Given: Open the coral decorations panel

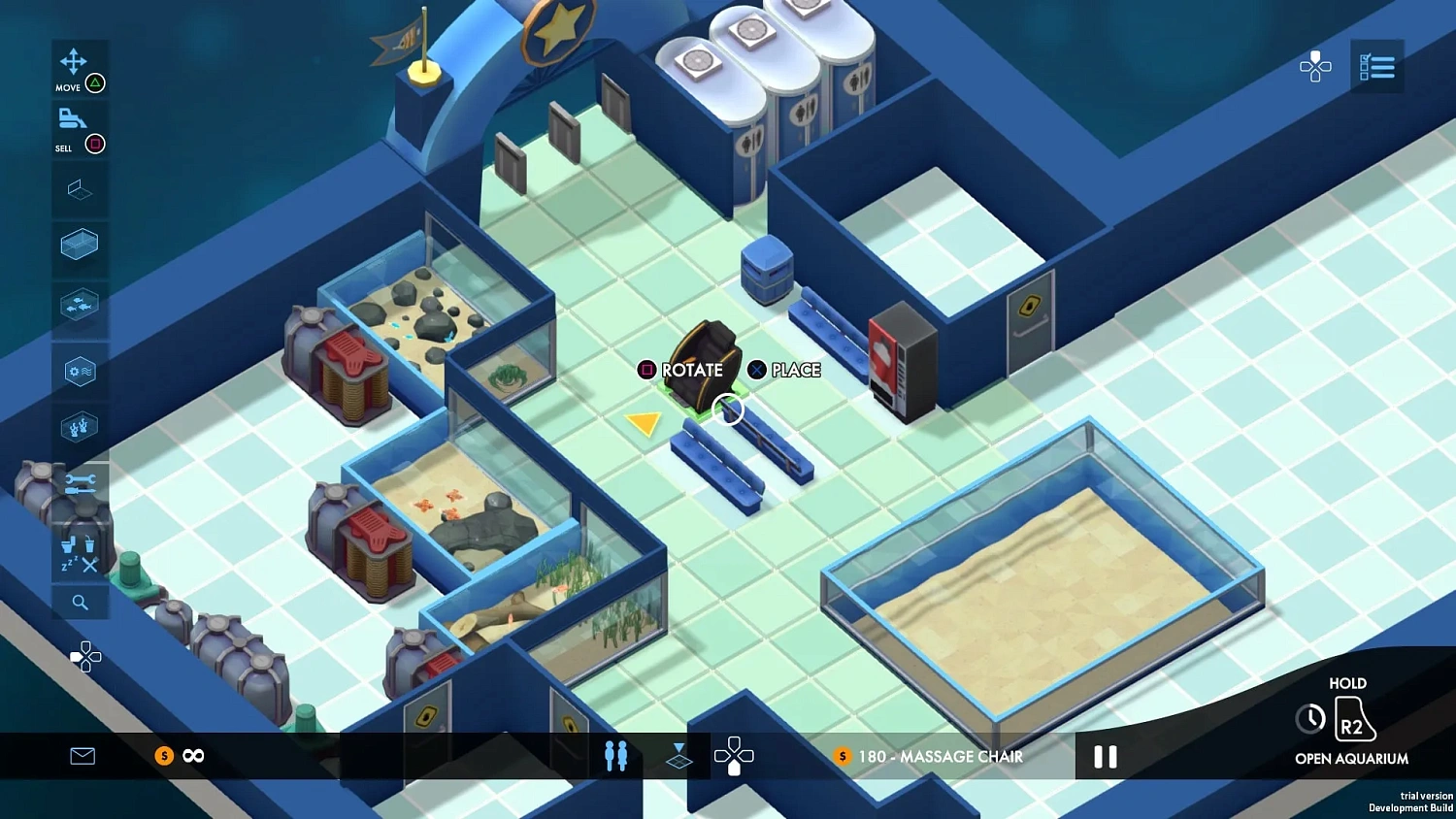Looking at the screenshot, I should [x=81, y=426].
